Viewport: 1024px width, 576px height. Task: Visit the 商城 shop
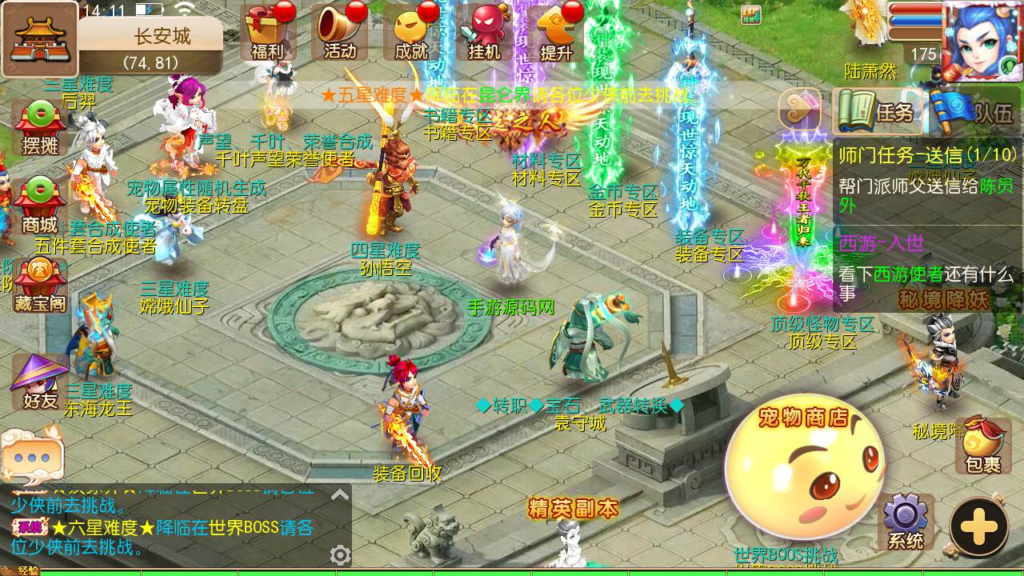click(x=39, y=200)
